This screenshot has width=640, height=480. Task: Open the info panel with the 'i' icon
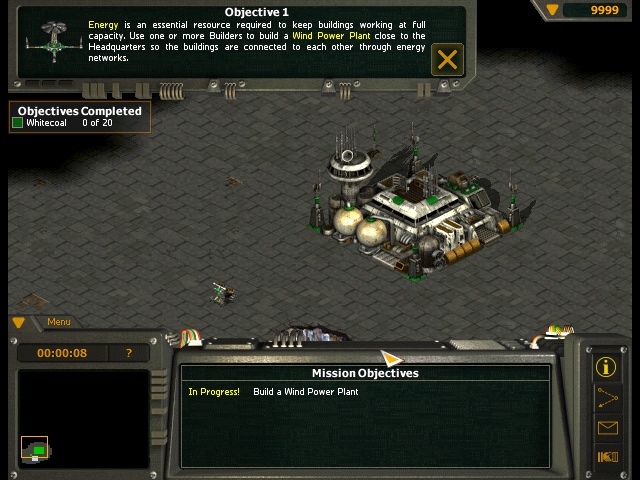pyautogui.click(x=606, y=366)
